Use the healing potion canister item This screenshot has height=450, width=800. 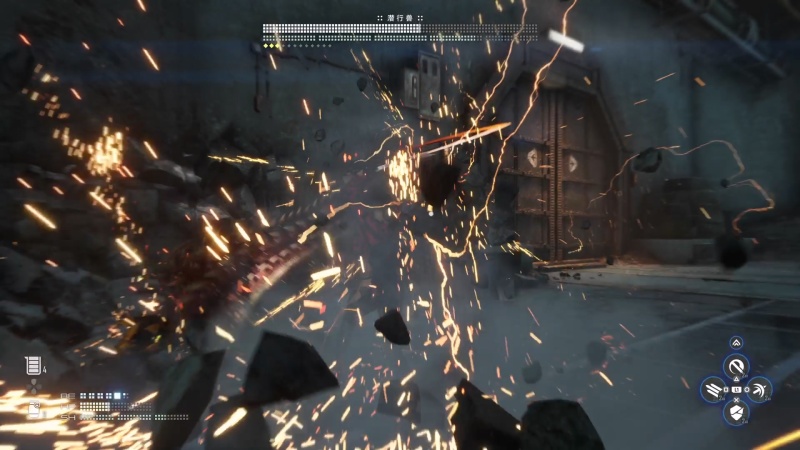click(32, 366)
